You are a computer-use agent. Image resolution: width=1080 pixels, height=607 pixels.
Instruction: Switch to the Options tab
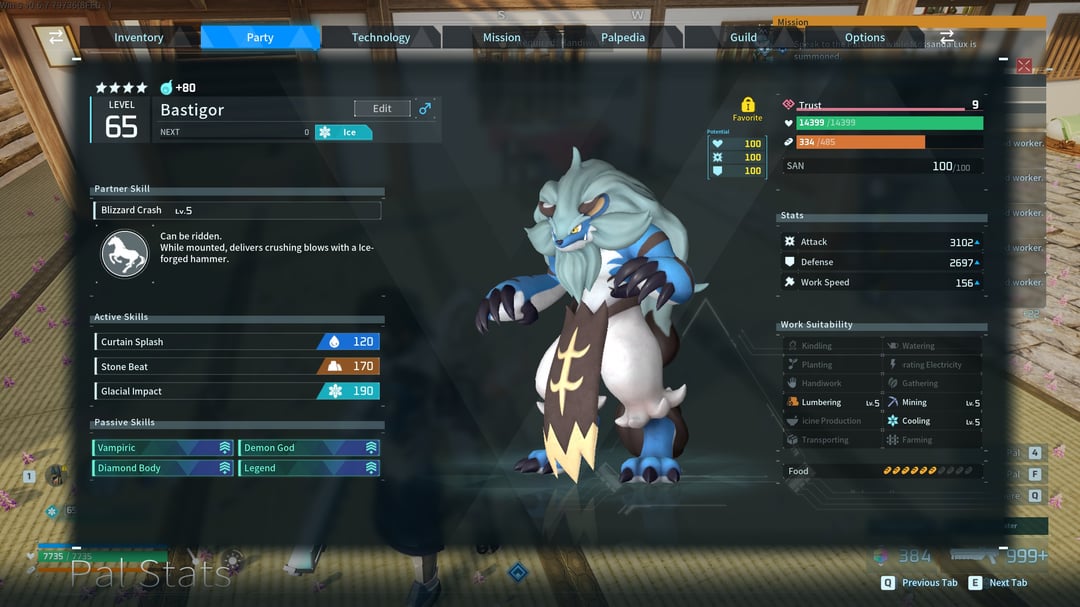tap(864, 38)
